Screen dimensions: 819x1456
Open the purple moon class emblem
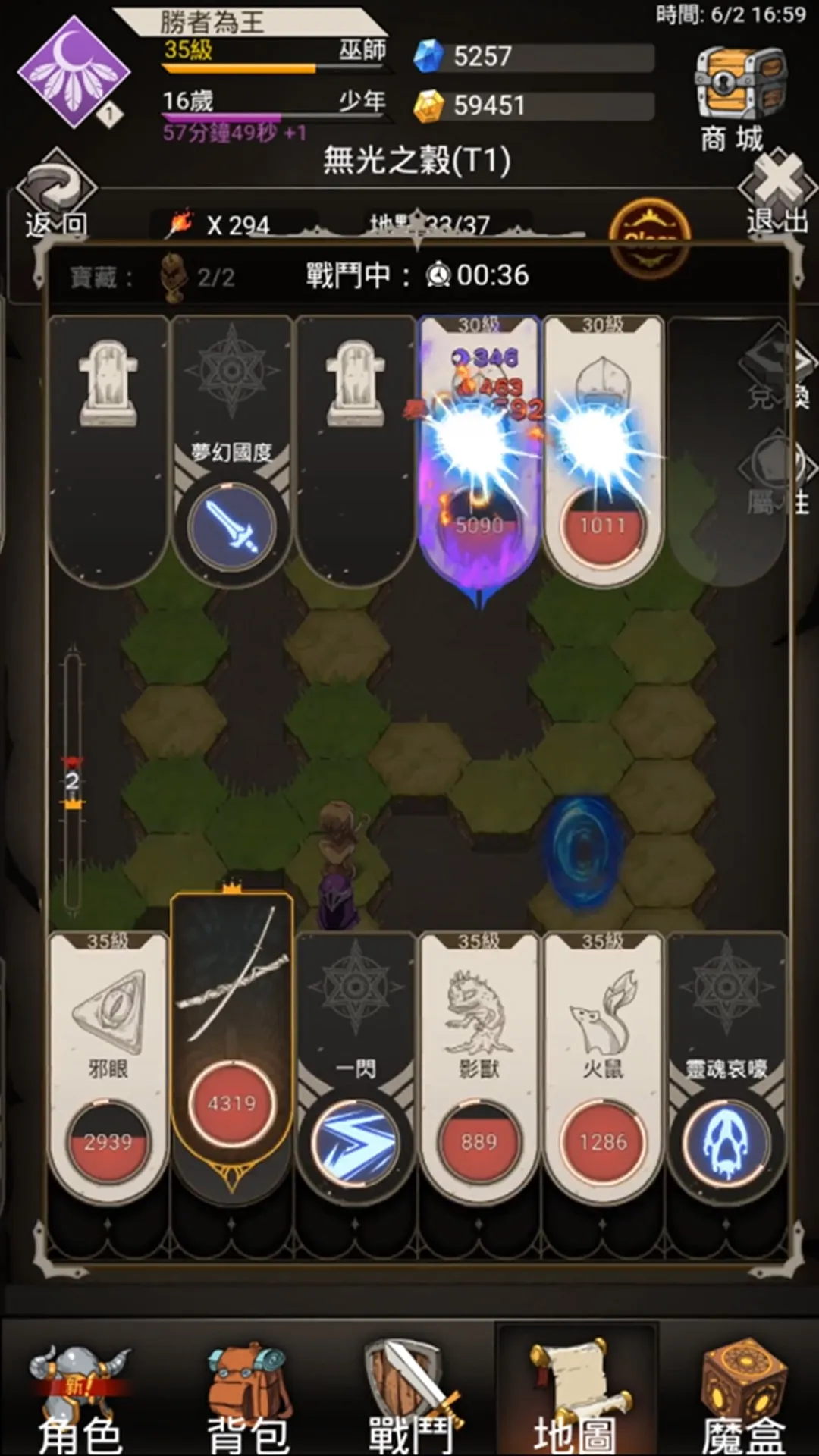click(73, 72)
